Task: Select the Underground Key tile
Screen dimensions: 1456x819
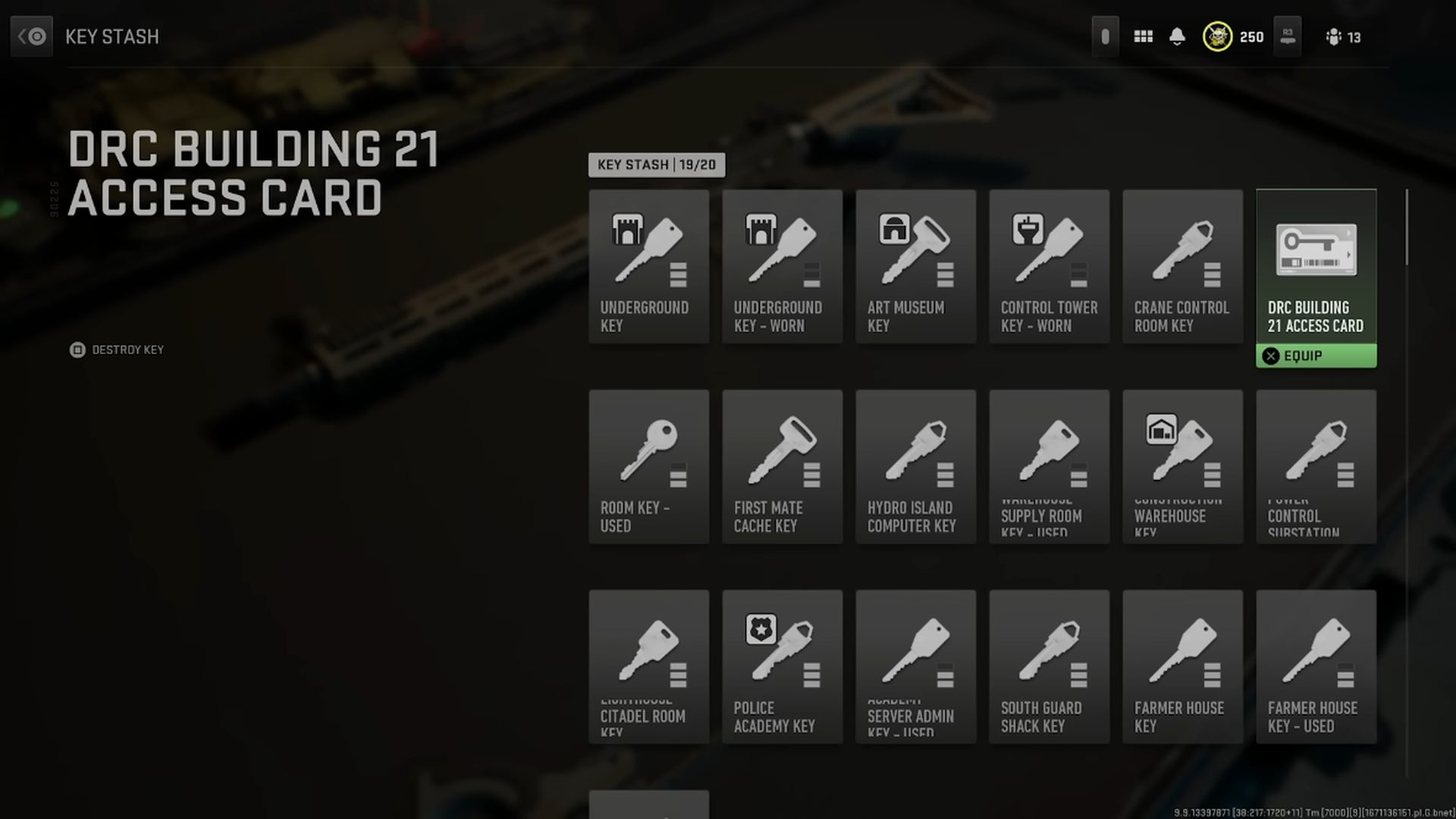Action: click(x=648, y=265)
